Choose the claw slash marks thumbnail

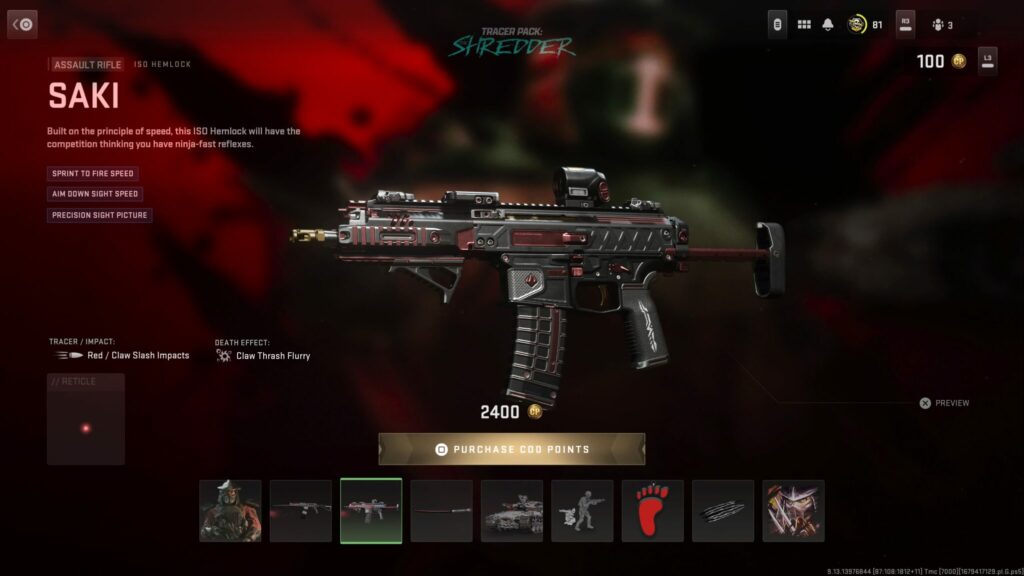(x=723, y=510)
